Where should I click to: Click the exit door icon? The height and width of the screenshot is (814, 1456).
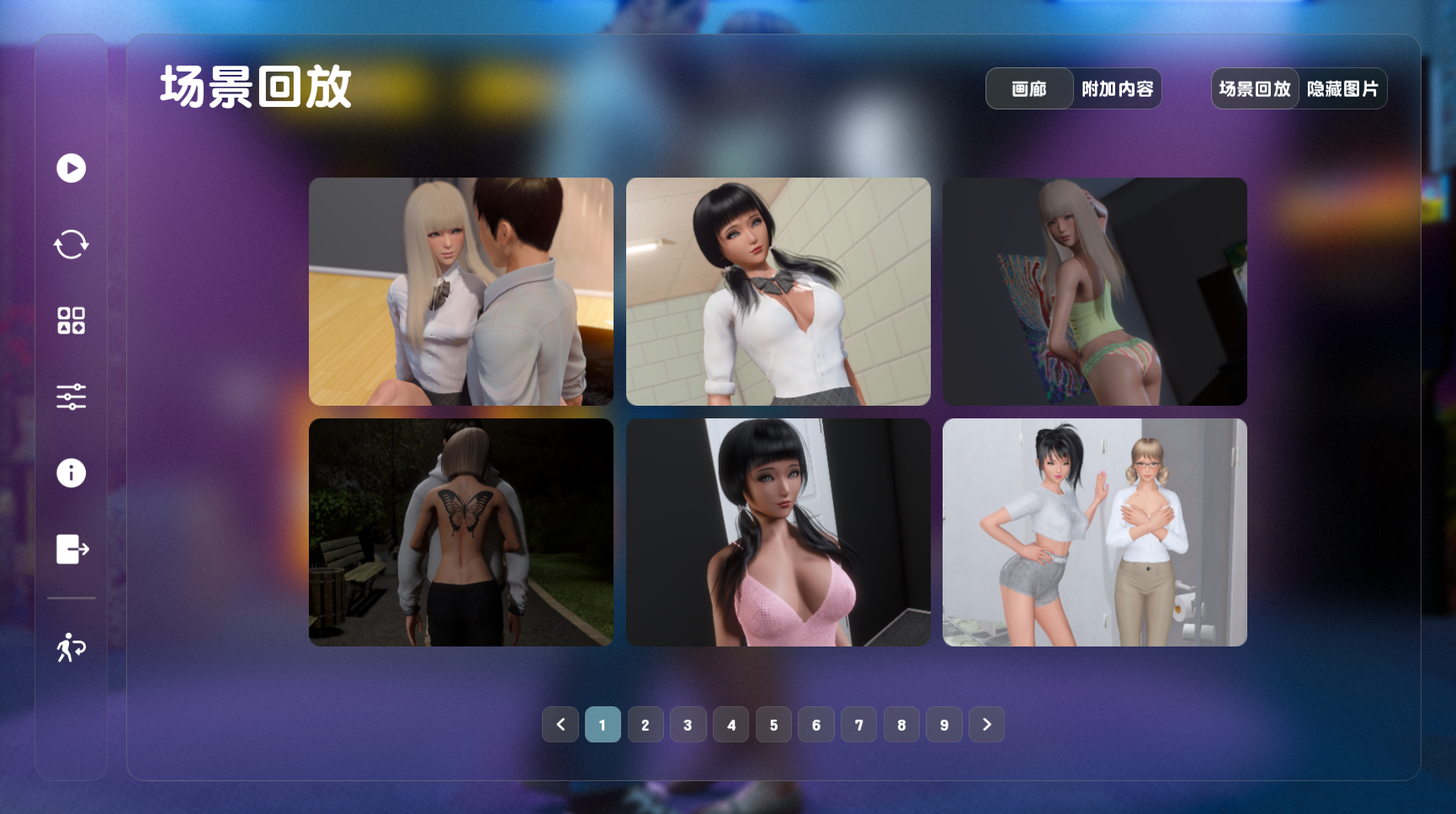[72, 549]
